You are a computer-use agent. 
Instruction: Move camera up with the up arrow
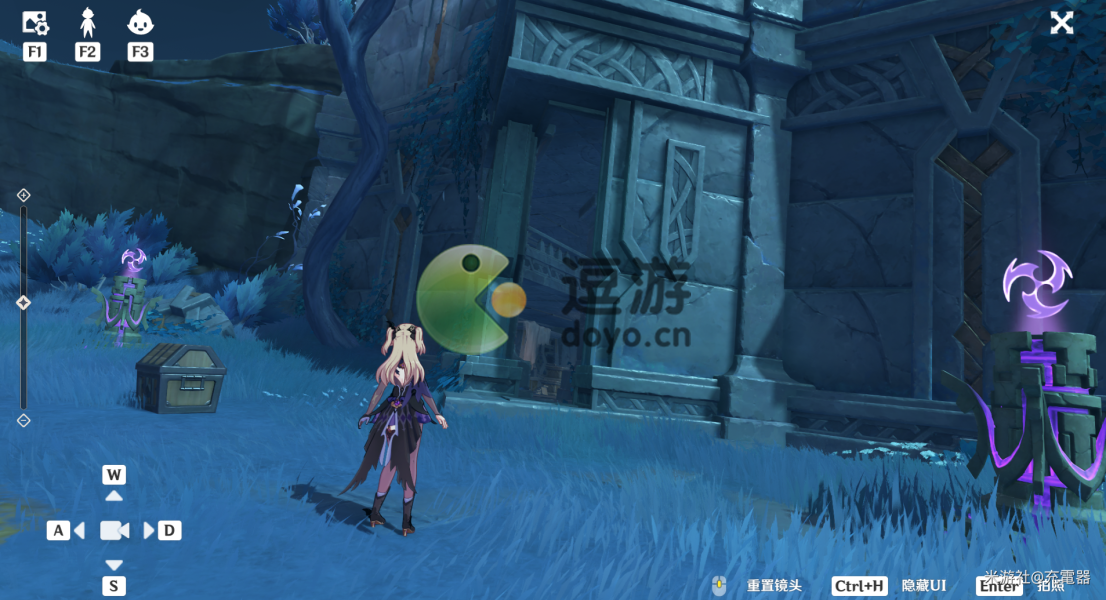coord(114,496)
